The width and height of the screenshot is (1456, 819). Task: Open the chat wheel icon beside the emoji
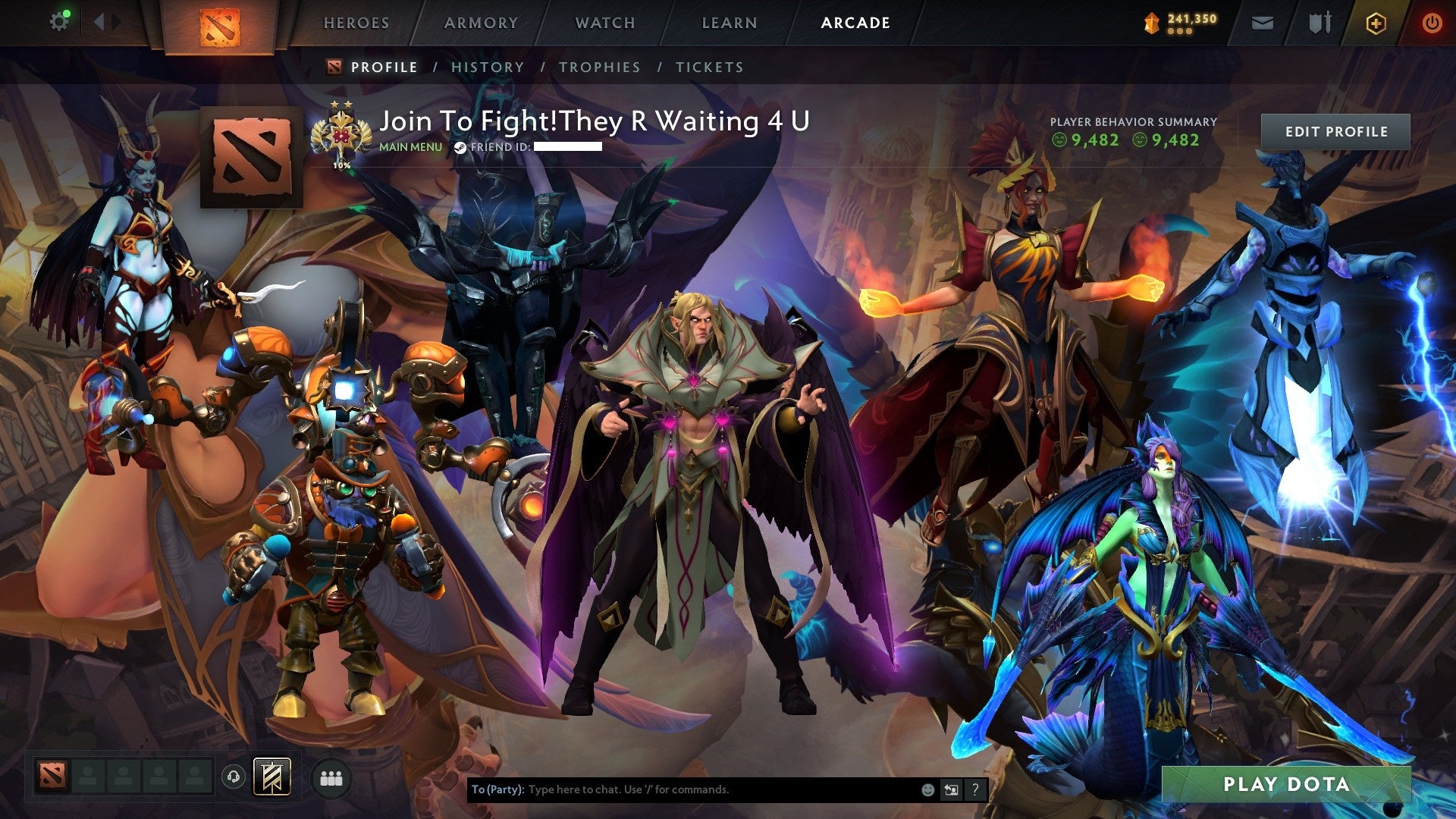coord(950,789)
